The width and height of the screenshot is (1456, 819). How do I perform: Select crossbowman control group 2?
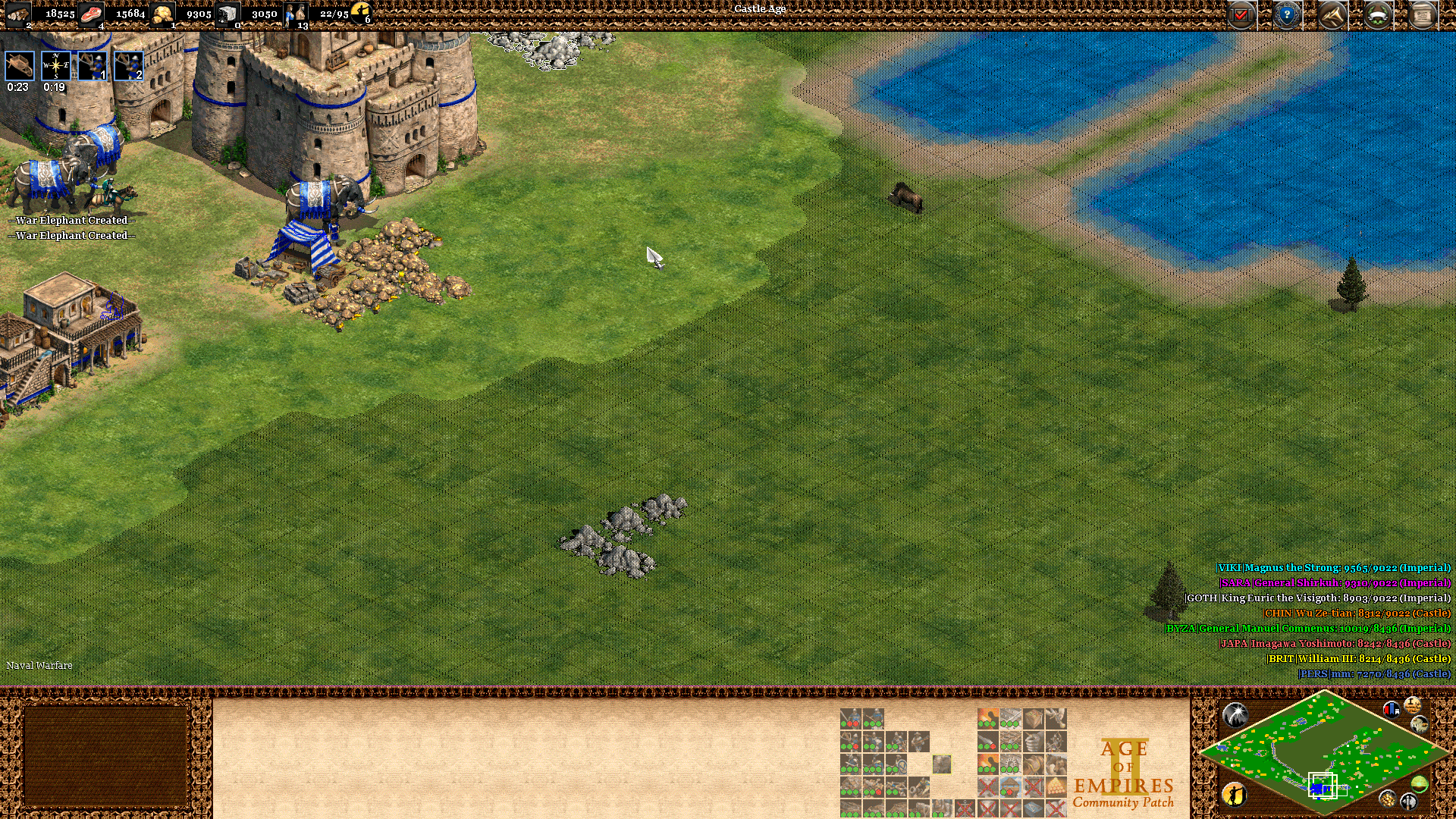129,66
